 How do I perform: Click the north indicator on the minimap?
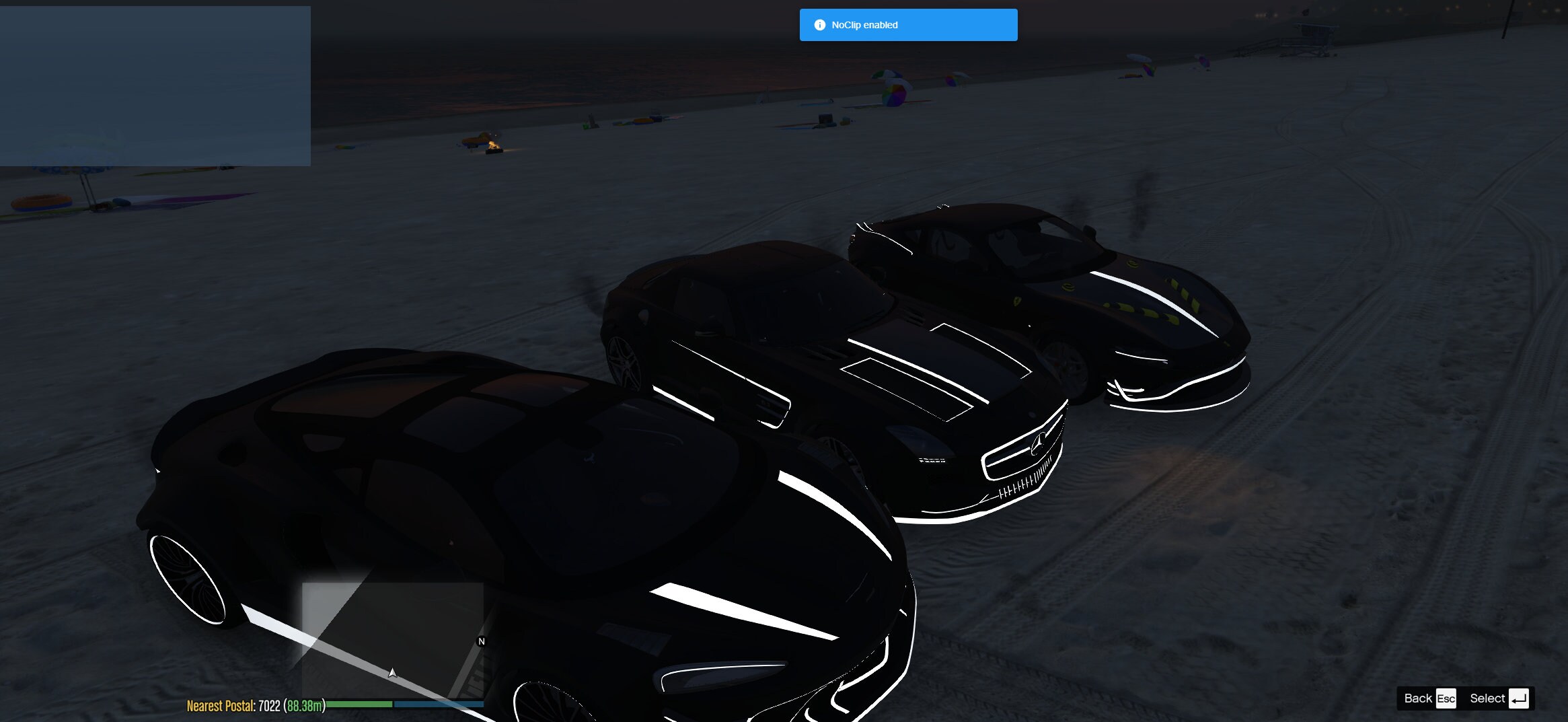pos(482,641)
